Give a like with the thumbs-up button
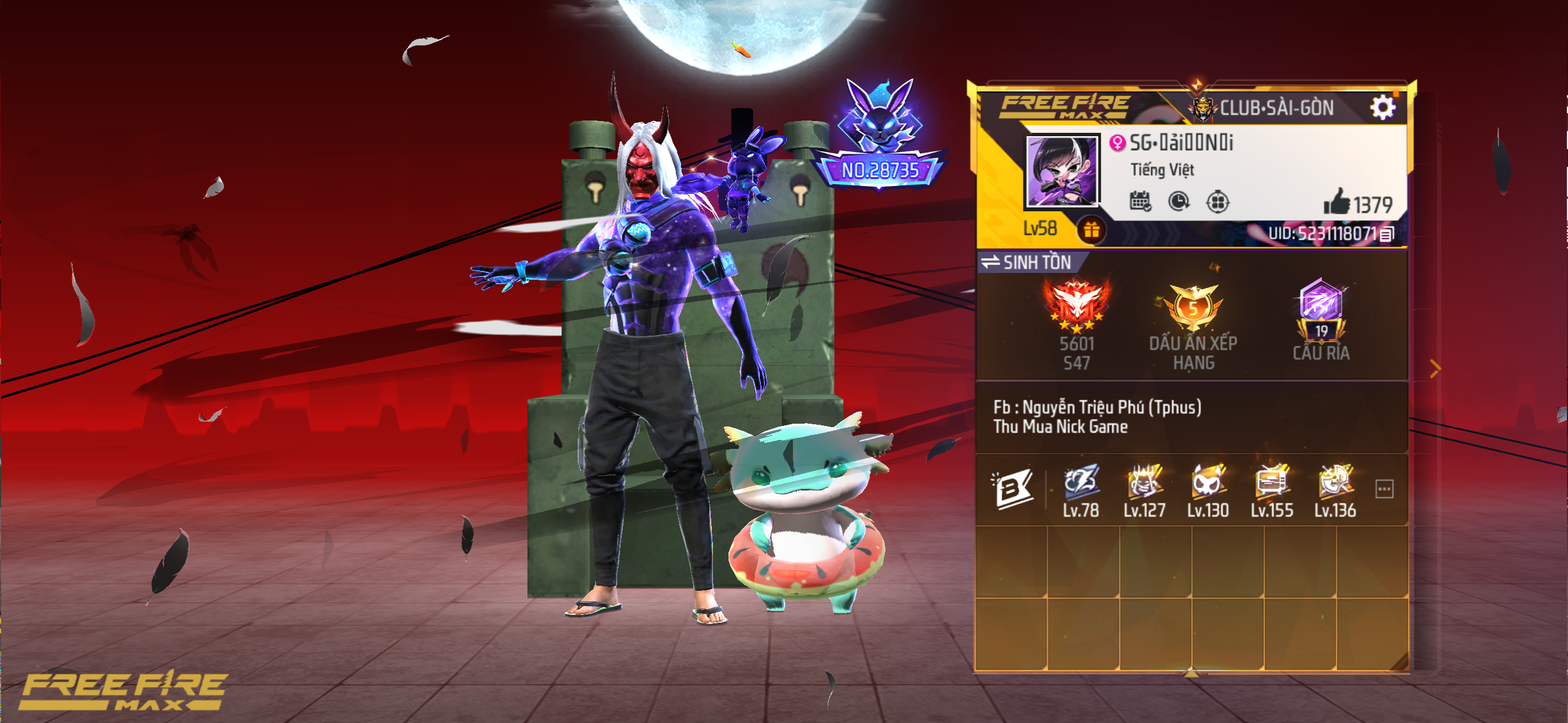 1337,202
